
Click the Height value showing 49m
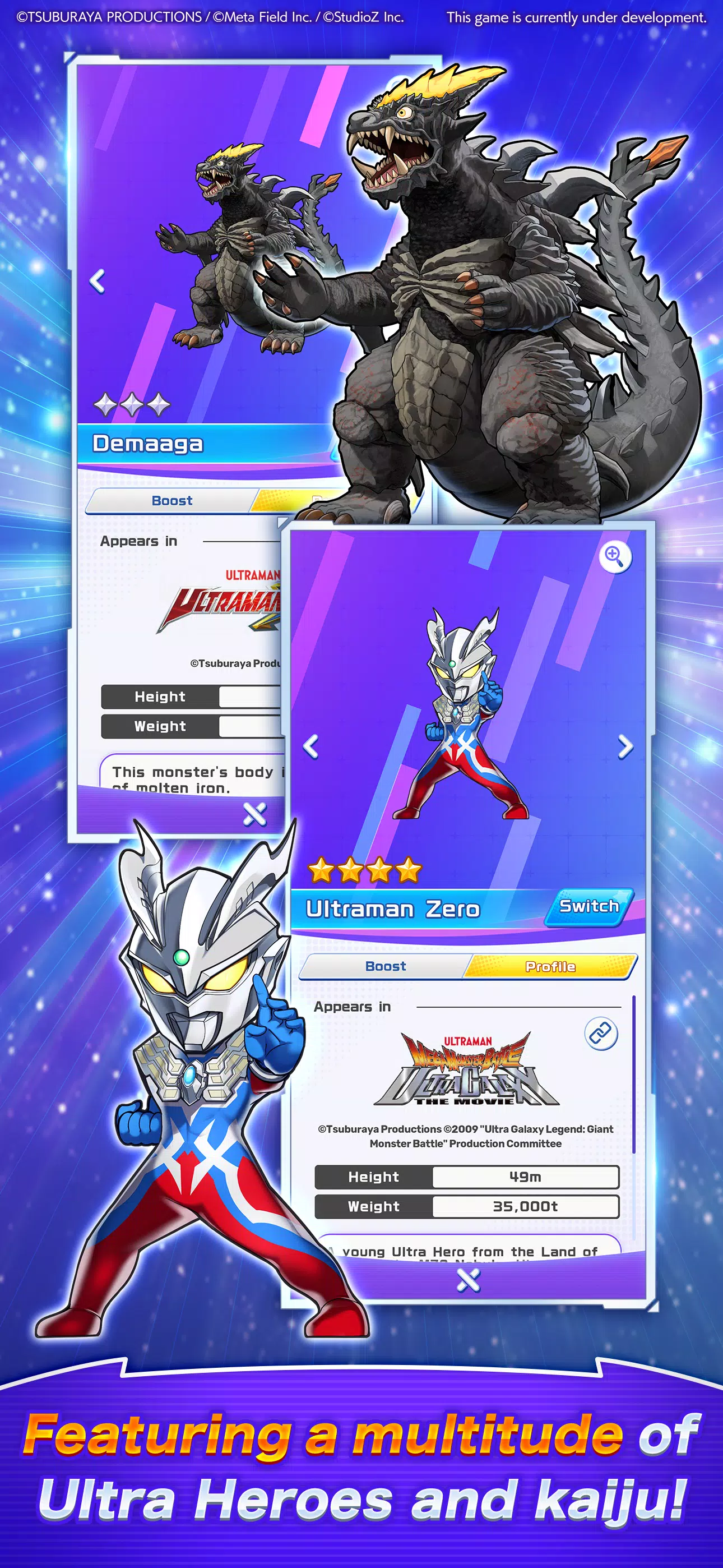525,1177
